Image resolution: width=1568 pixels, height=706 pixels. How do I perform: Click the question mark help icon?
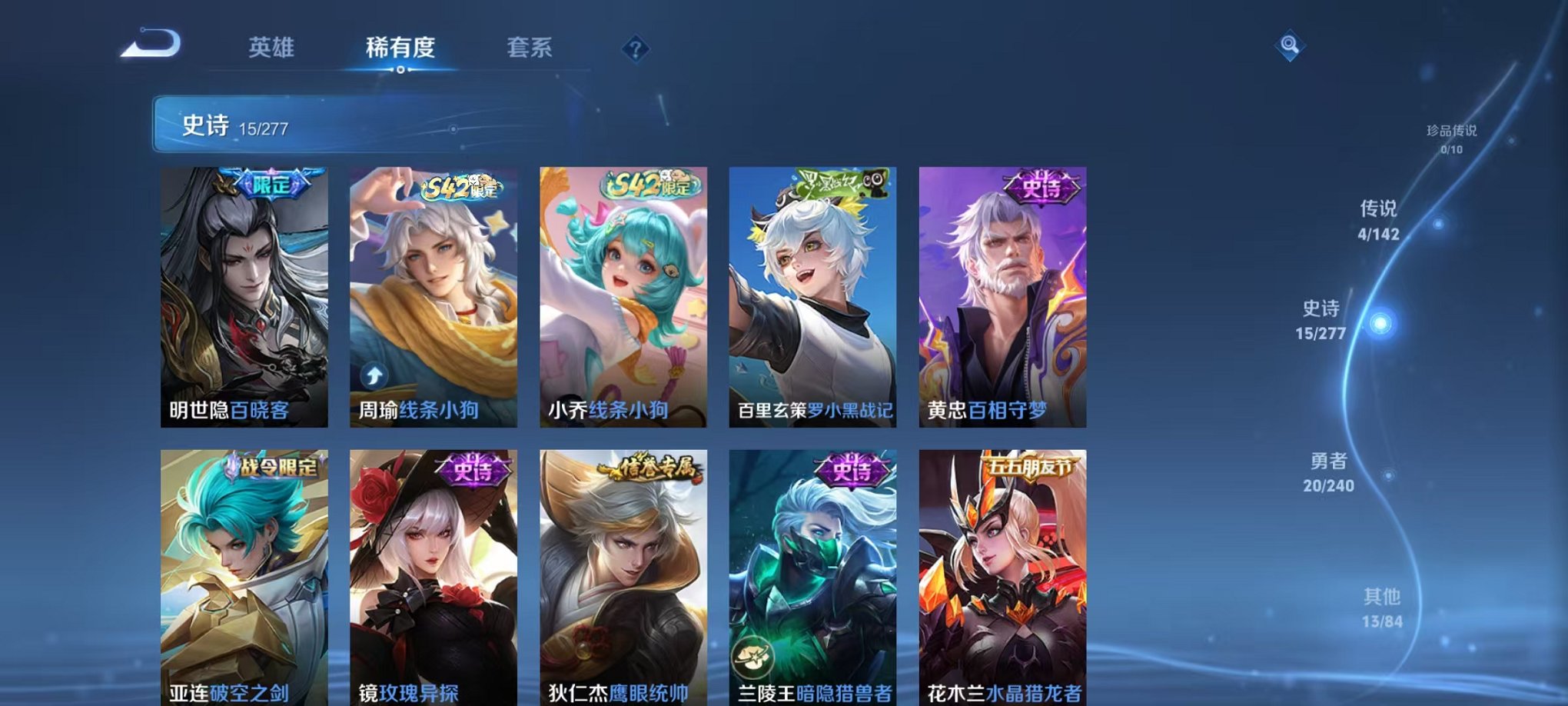point(636,49)
